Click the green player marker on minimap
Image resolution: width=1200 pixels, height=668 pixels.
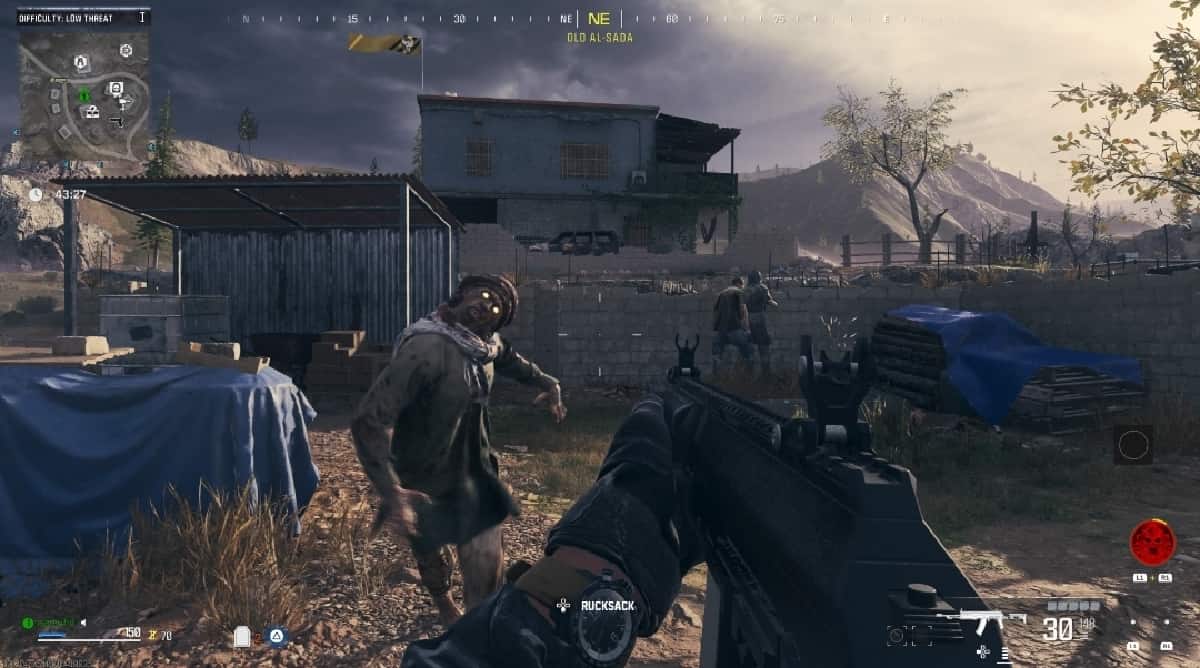point(84,96)
